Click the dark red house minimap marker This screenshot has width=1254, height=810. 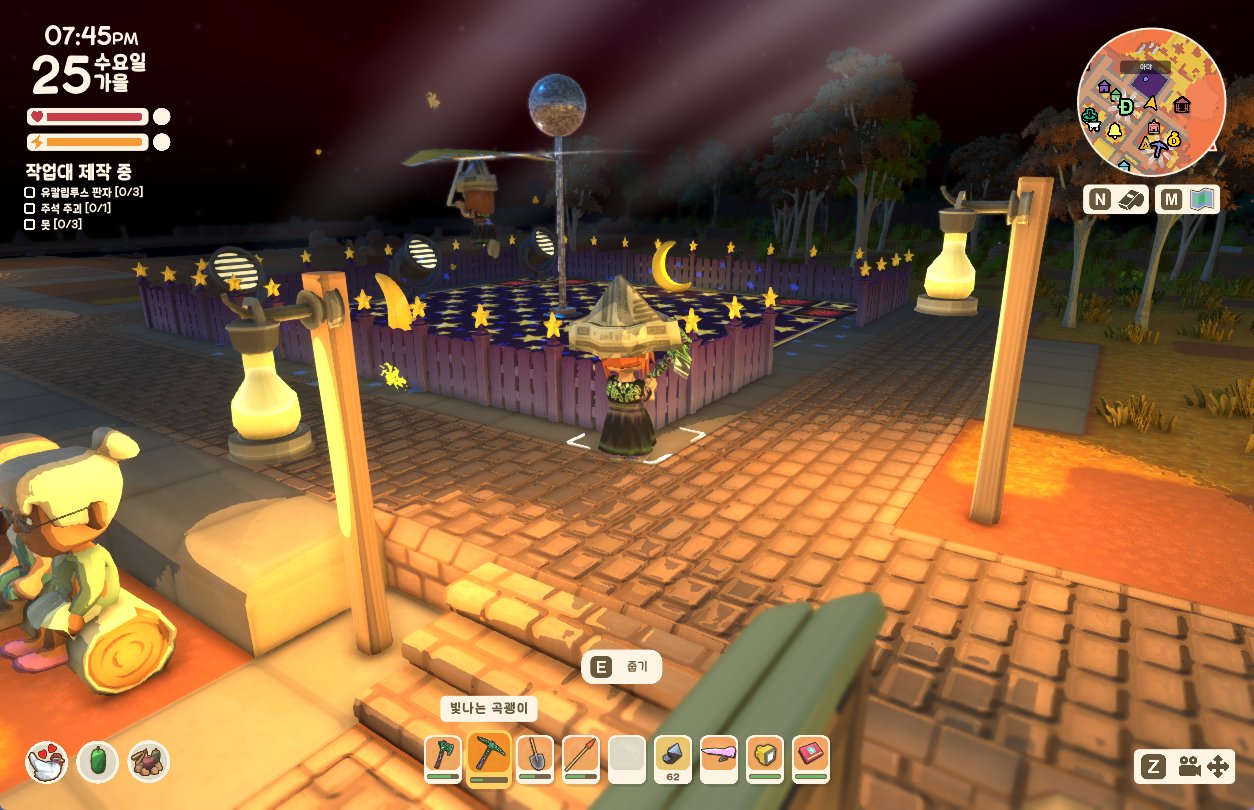click(1182, 104)
